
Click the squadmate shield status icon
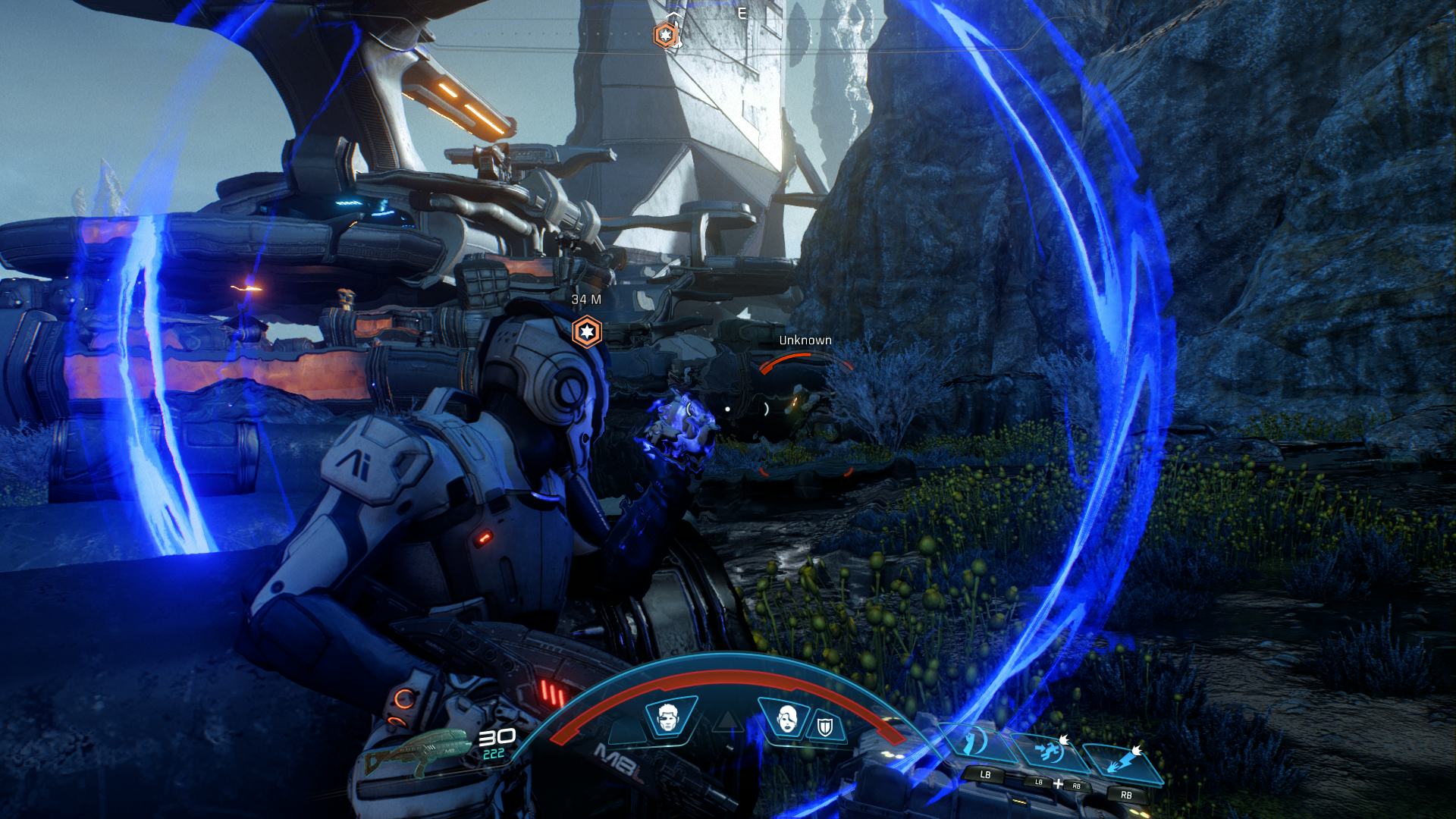pos(827,730)
